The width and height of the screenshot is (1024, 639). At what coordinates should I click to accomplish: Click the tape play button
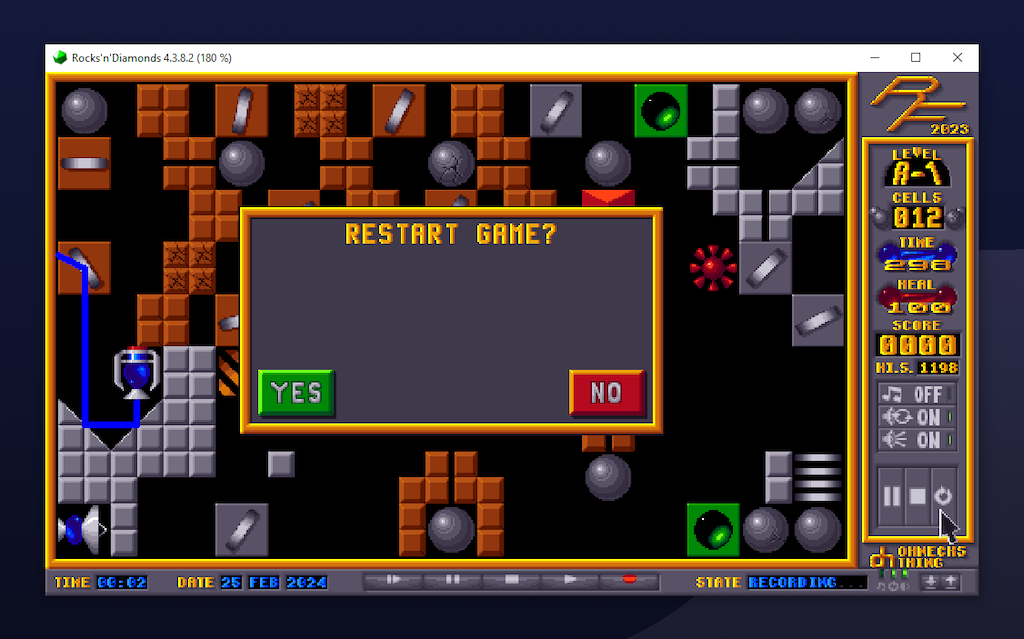570,580
